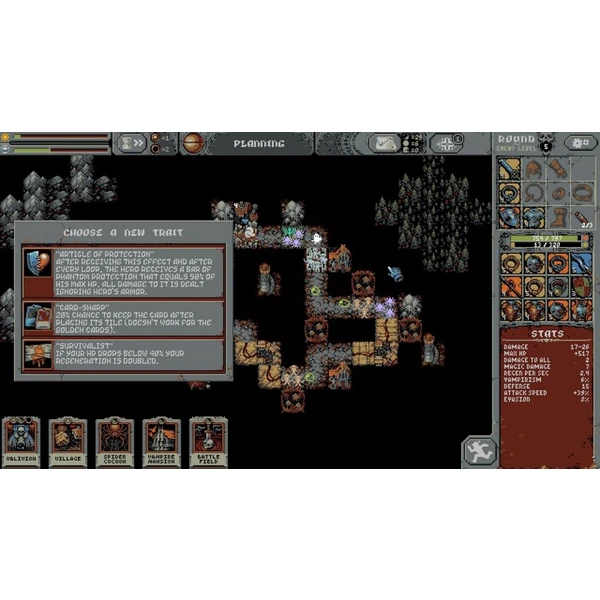
Task: Pick the Card-Sharp trait
Action: (124, 318)
